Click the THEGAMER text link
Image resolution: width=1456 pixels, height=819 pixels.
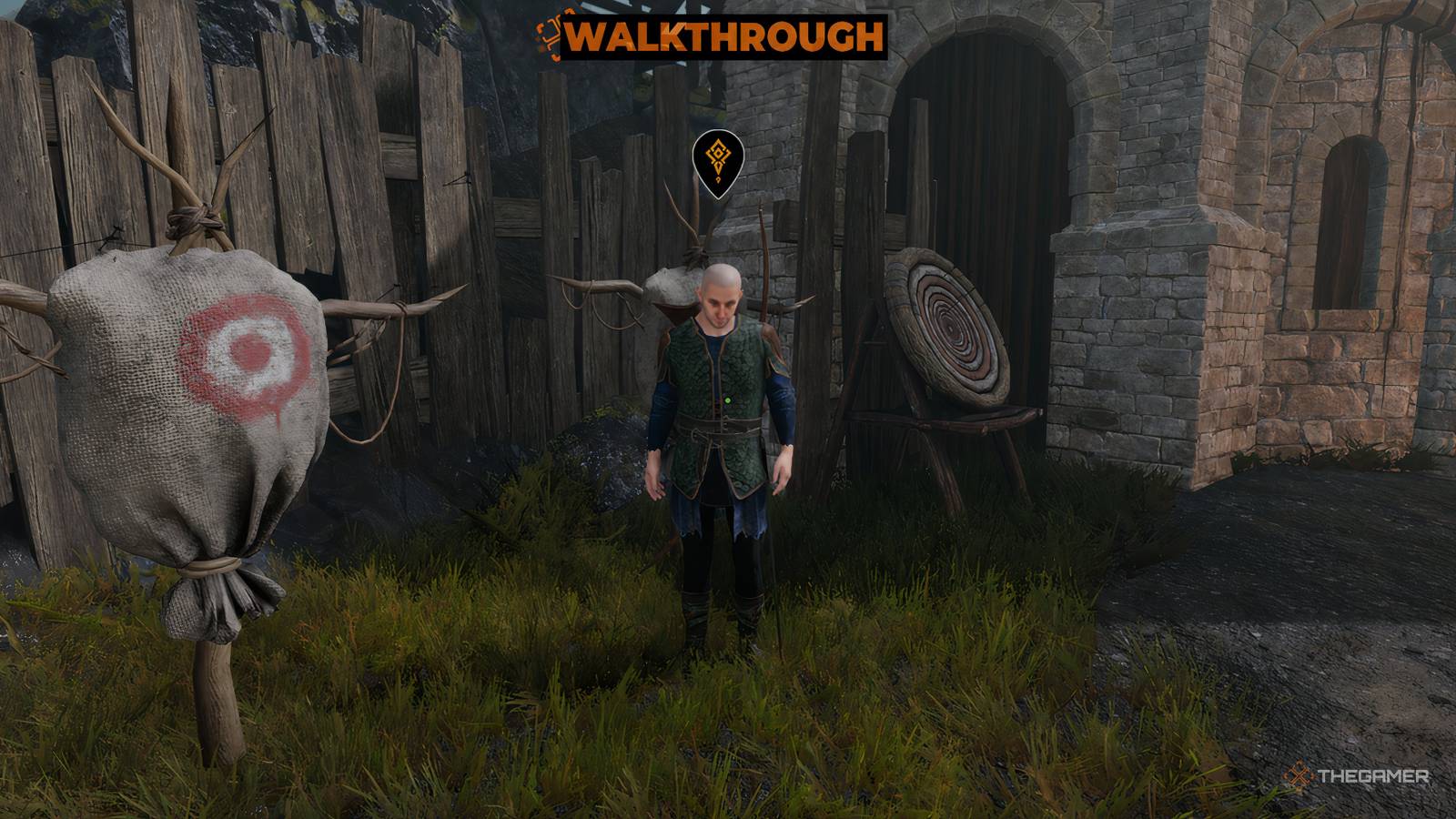click(x=1374, y=778)
